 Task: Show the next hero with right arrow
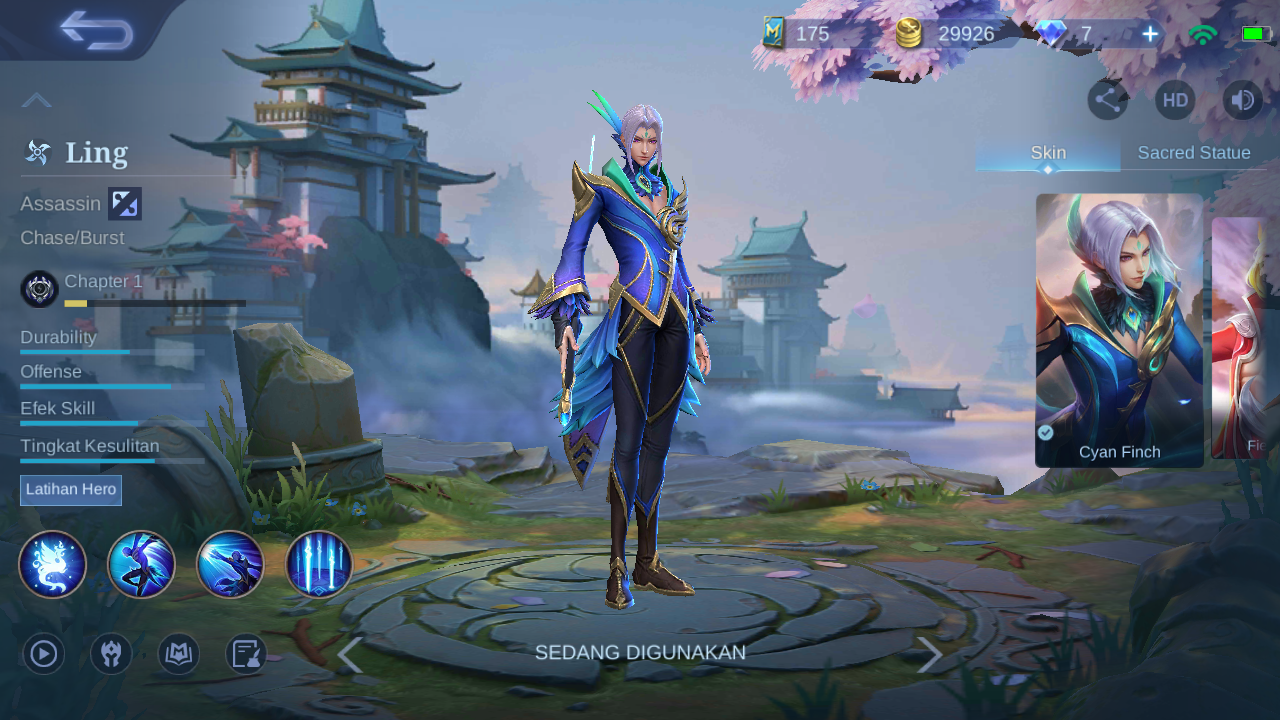click(930, 655)
